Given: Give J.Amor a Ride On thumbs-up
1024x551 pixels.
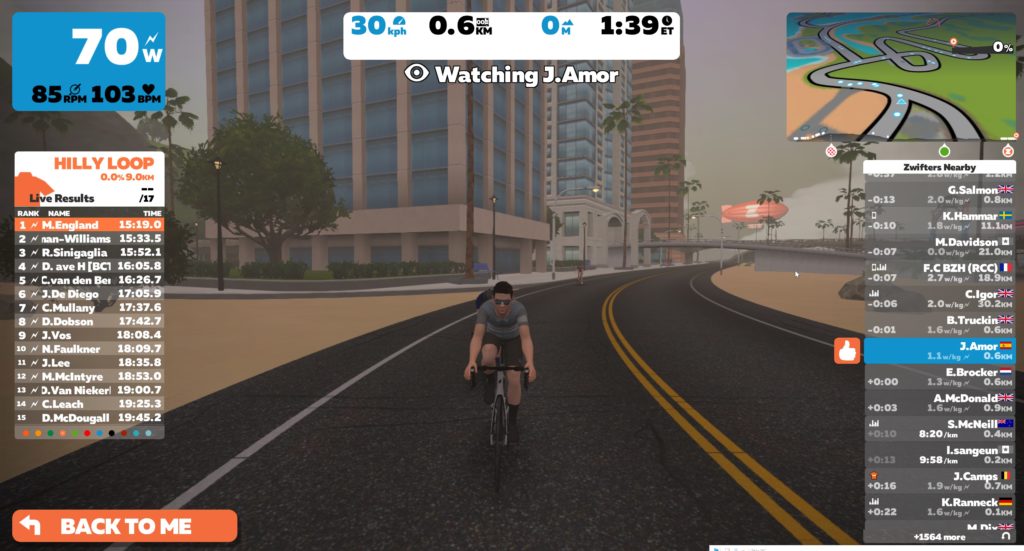Looking at the screenshot, I should point(847,351).
